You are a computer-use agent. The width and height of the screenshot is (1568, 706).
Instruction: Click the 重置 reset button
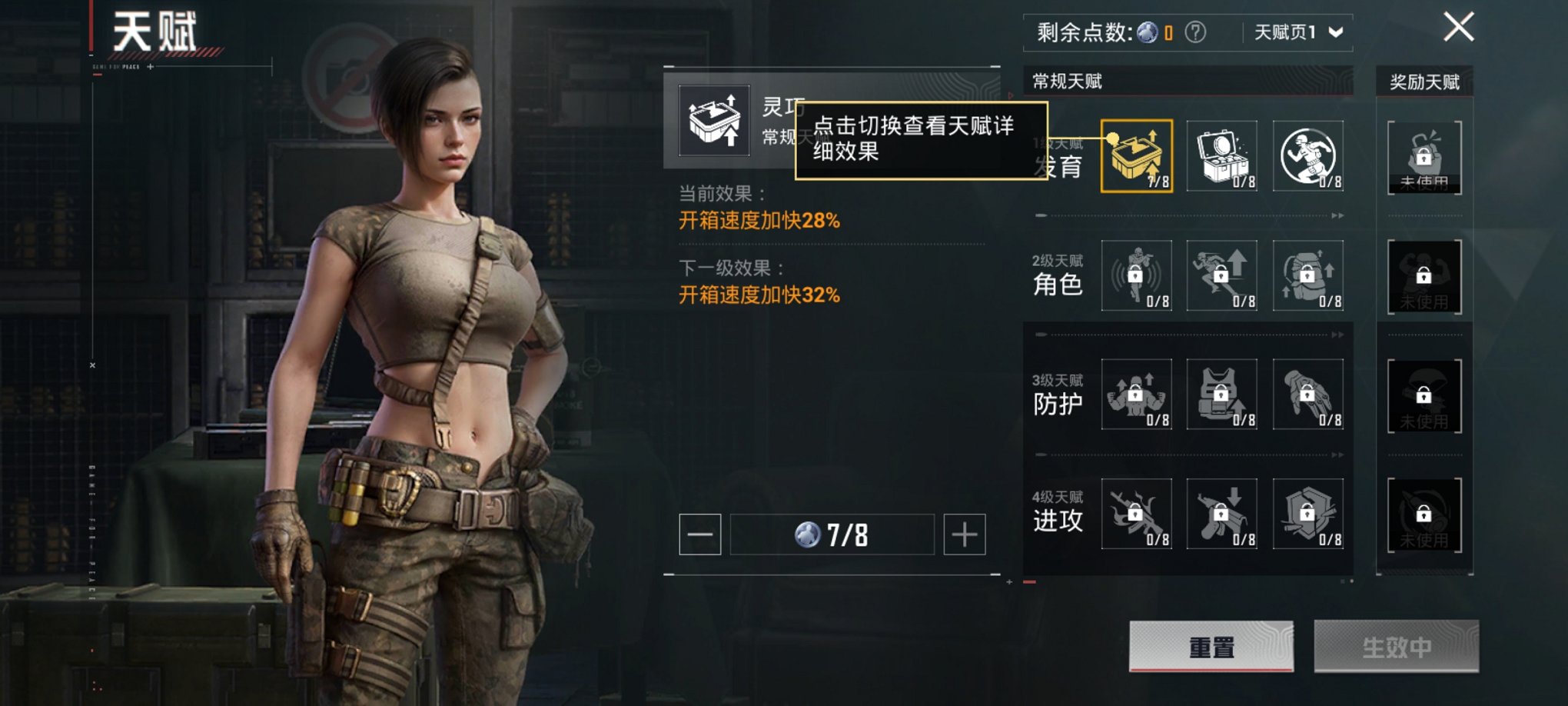pyautogui.click(x=1211, y=647)
